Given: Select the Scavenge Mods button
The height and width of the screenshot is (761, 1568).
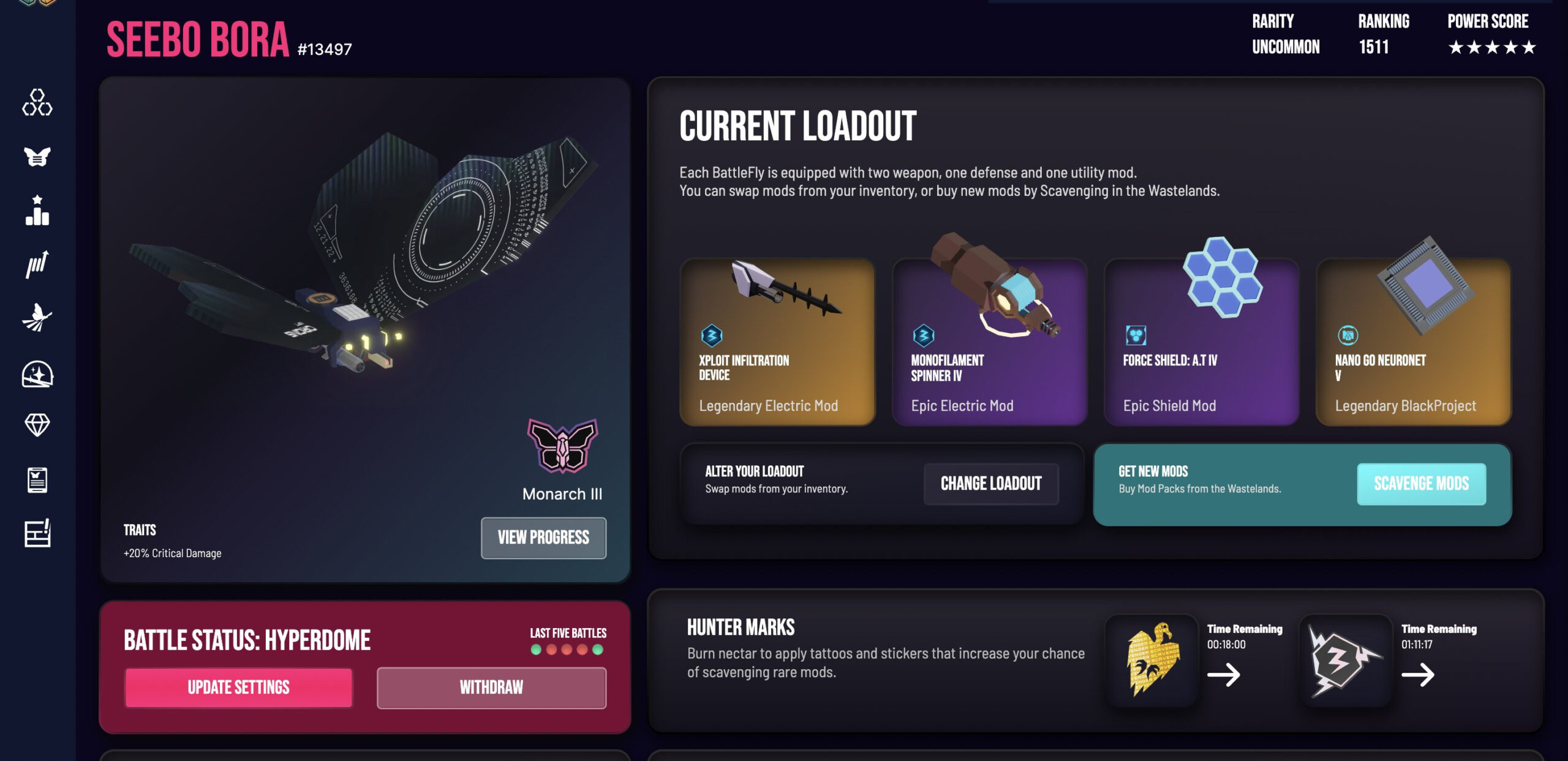Looking at the screenshot, I should (x=1421, y=484).
